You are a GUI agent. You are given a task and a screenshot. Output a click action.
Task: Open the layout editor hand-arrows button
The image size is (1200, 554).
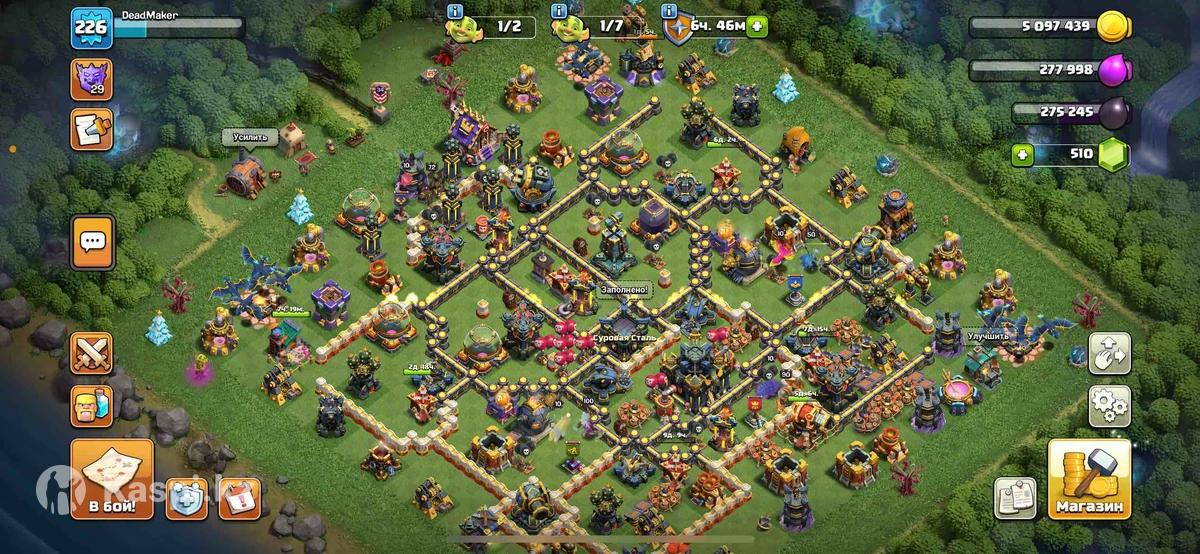1110,353
